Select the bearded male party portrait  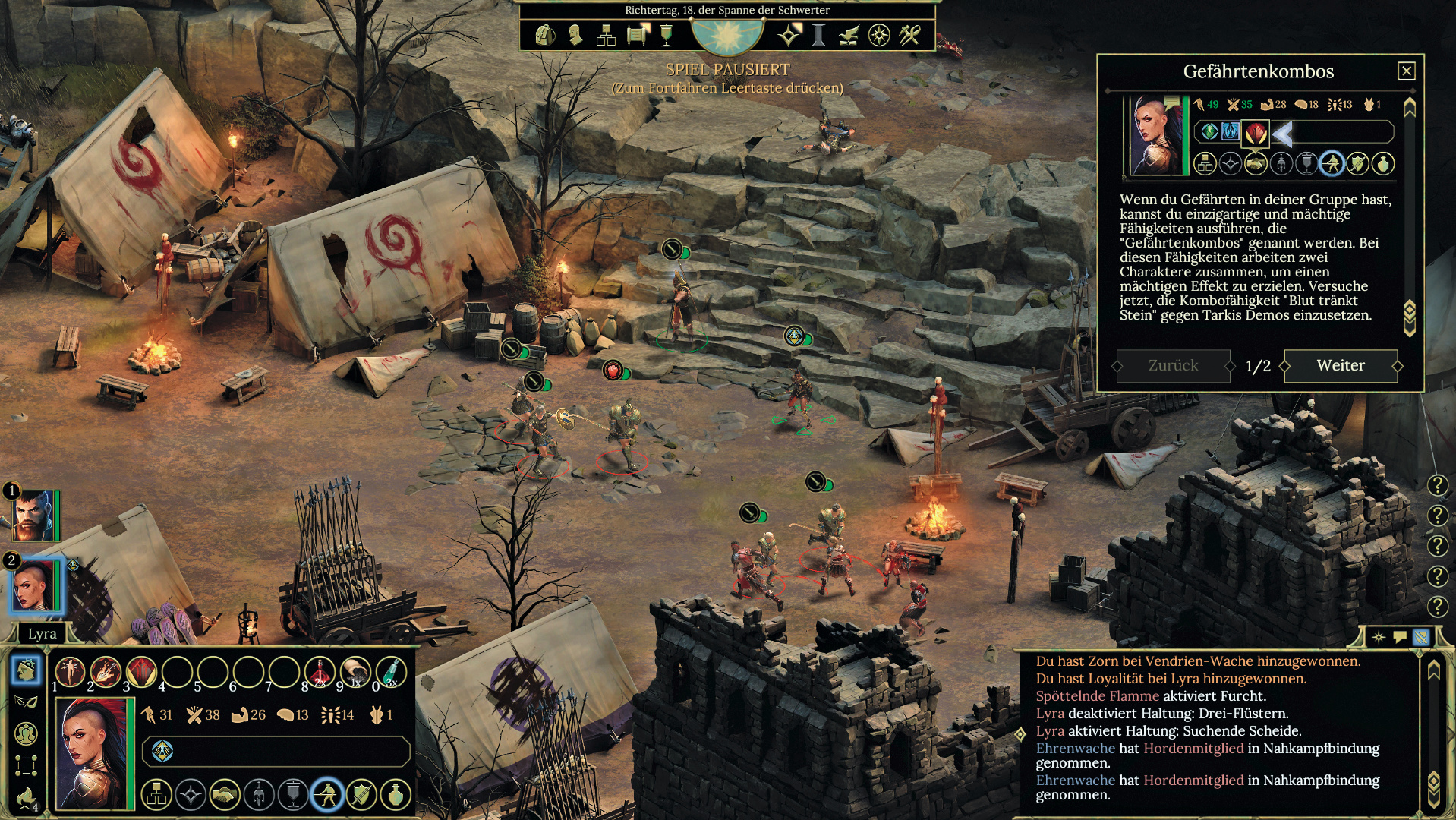tap(34, 516)
